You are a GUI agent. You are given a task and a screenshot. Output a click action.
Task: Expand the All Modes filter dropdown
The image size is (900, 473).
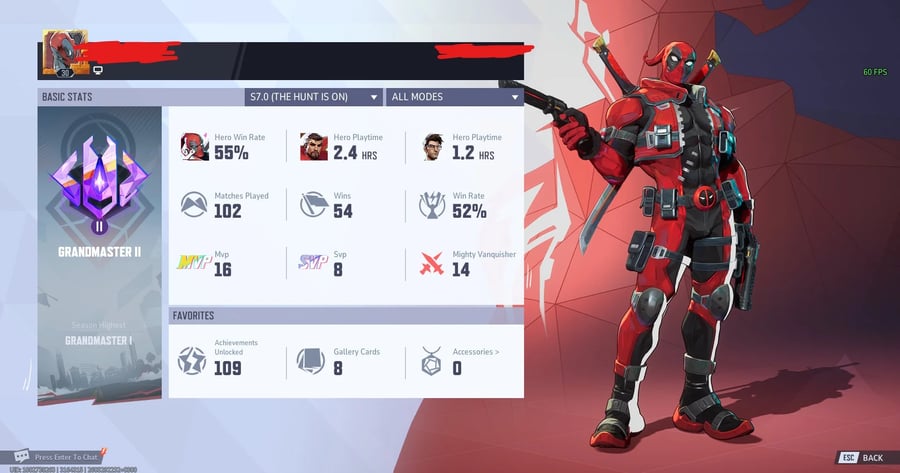coord(455,97)
